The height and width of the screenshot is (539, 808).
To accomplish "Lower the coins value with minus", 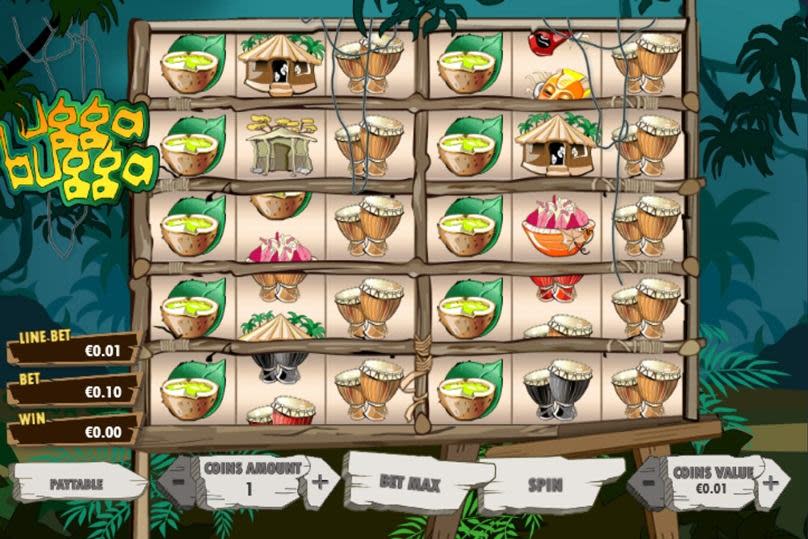I will tap(648, 480).
